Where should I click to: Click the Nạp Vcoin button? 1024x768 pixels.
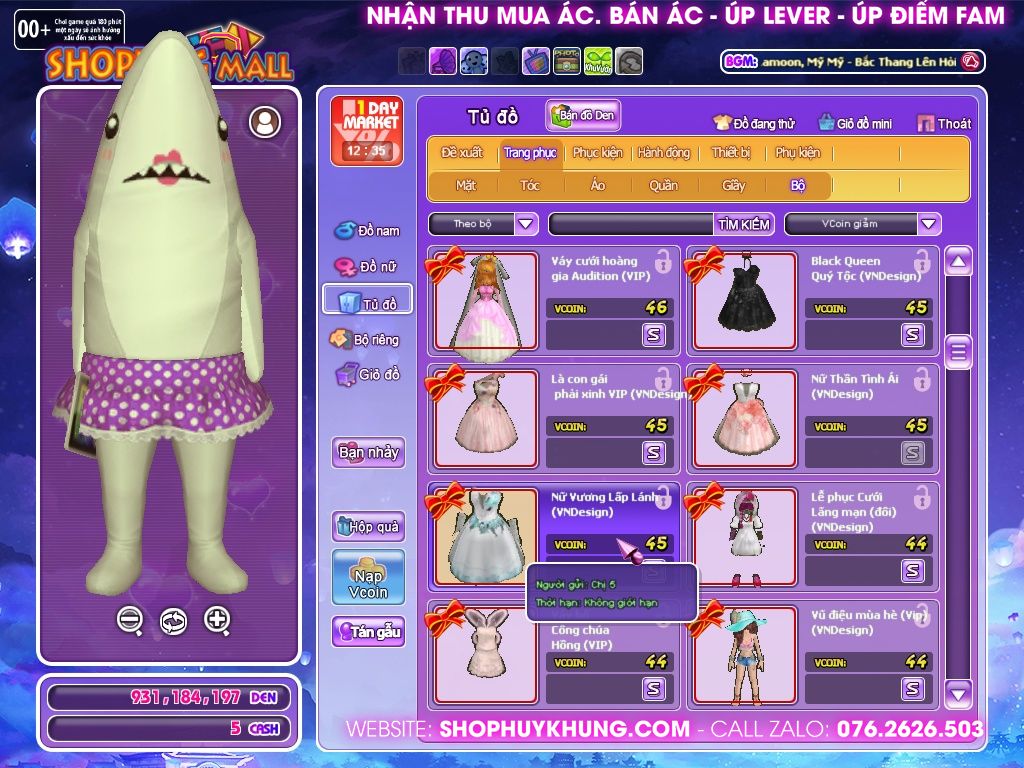[x=368, y=577]
